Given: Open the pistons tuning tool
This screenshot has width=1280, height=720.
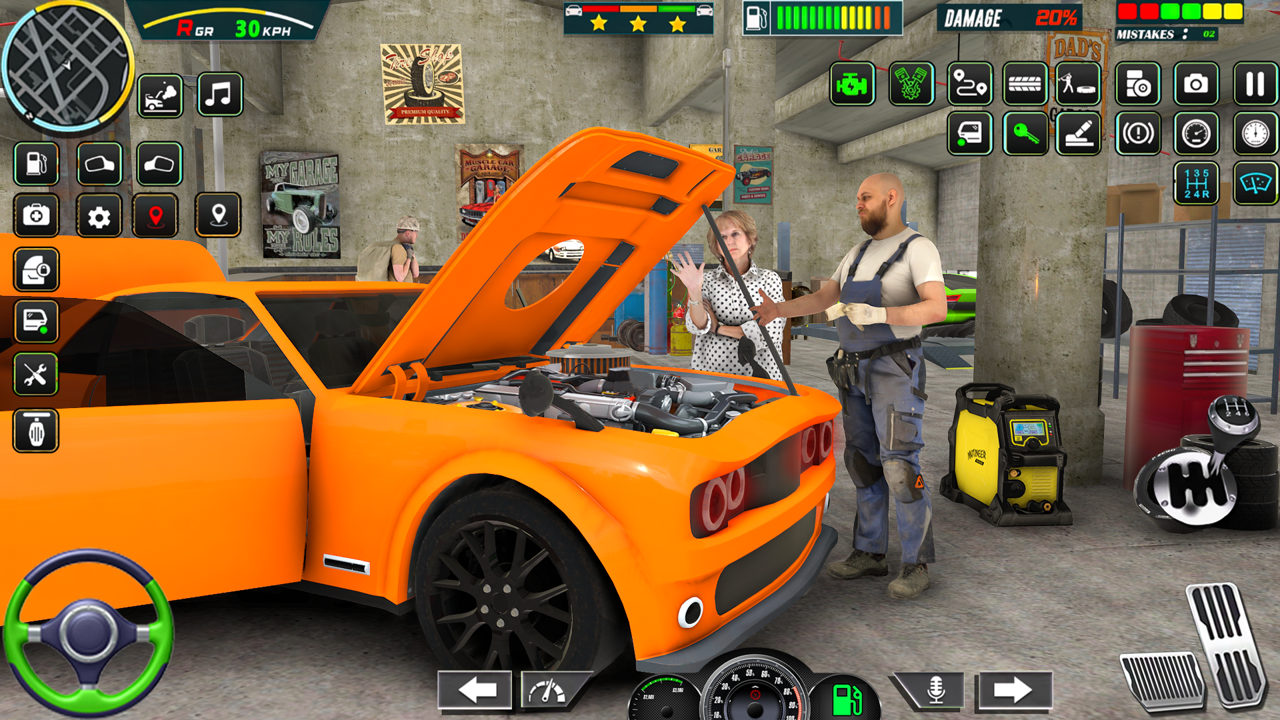Looking at the screenshot, I should pos(910,84).
